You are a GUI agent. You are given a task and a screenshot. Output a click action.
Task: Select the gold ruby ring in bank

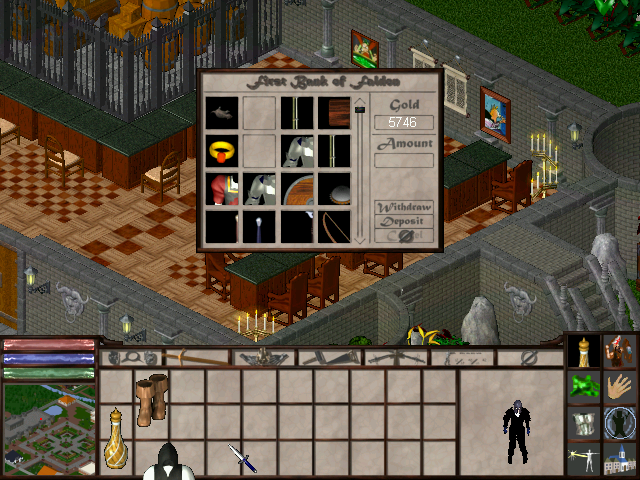coord(221,151)
